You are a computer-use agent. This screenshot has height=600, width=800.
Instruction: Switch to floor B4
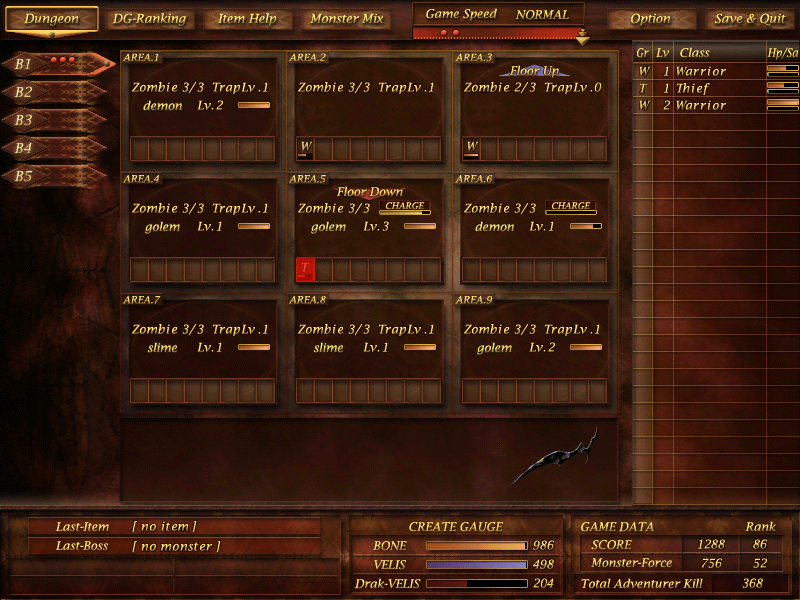[x=58, y=148]
